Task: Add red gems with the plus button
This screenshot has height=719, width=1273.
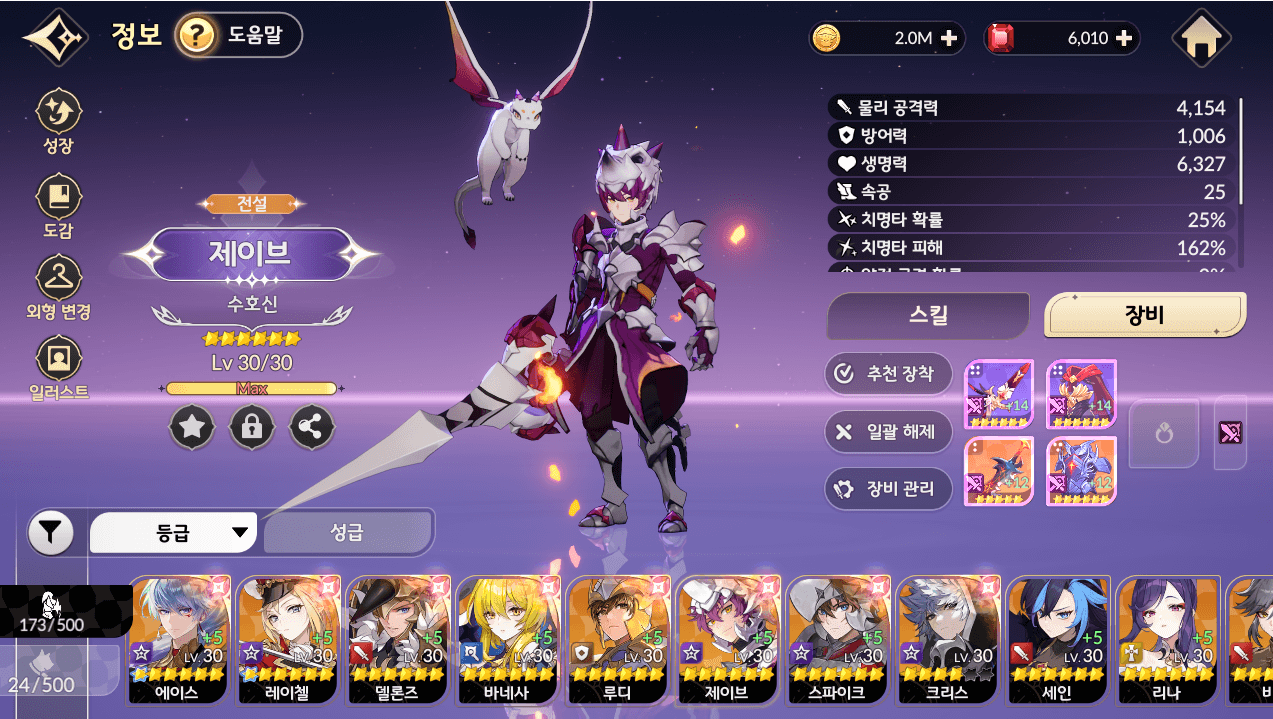Action: pos(1124,38)
